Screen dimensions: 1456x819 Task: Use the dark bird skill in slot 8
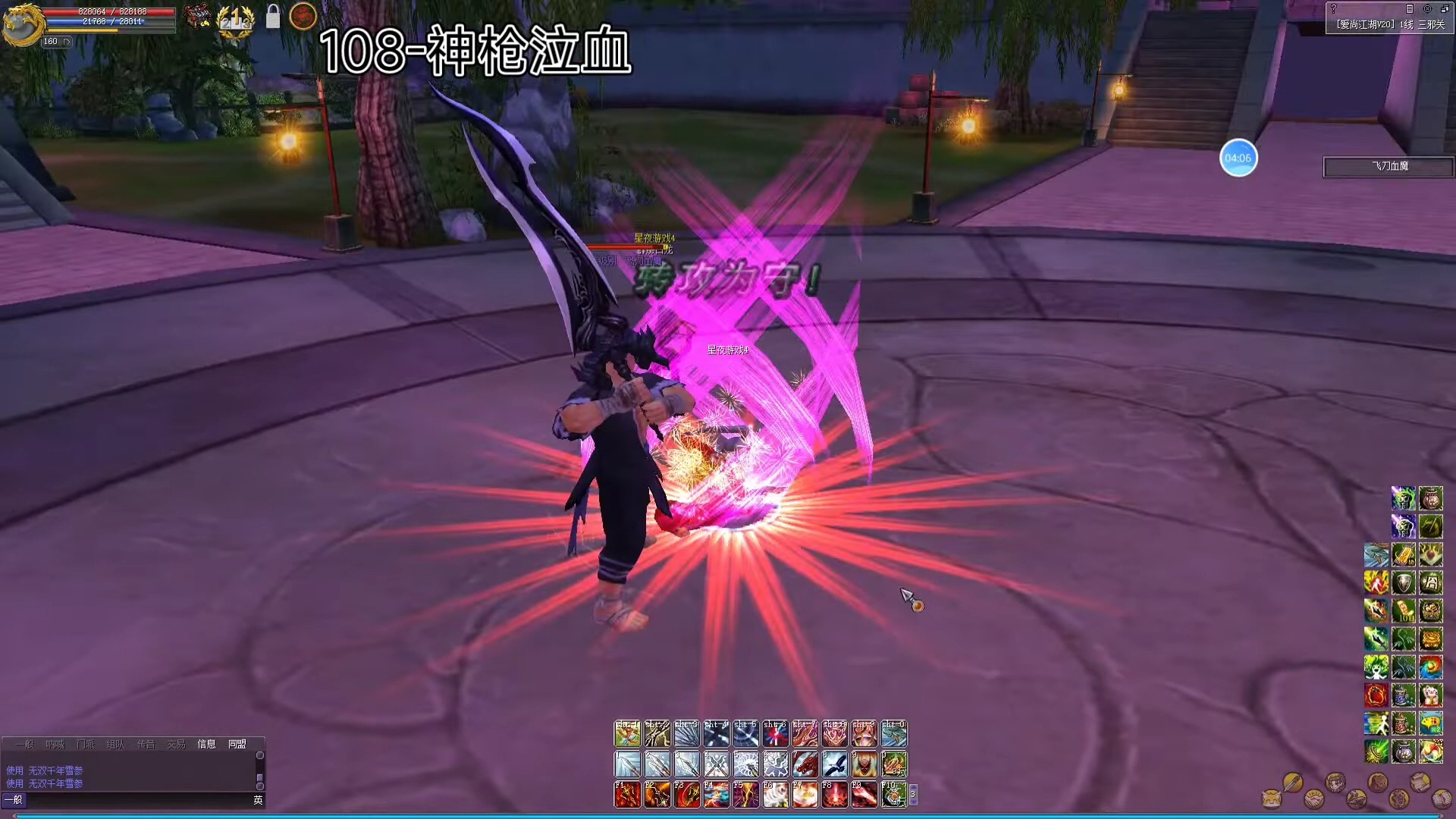[x=834, y=764]
